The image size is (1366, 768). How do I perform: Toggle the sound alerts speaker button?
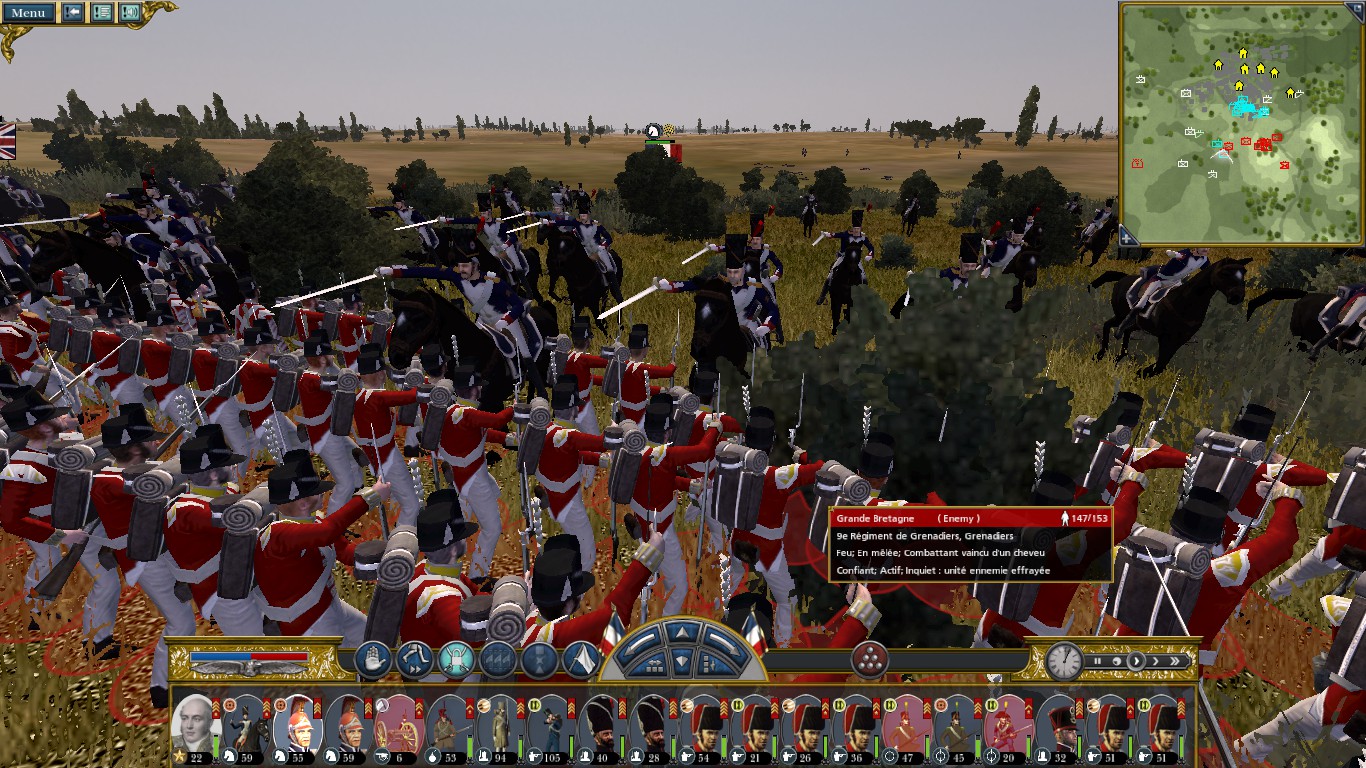click(x=129, y=13)
